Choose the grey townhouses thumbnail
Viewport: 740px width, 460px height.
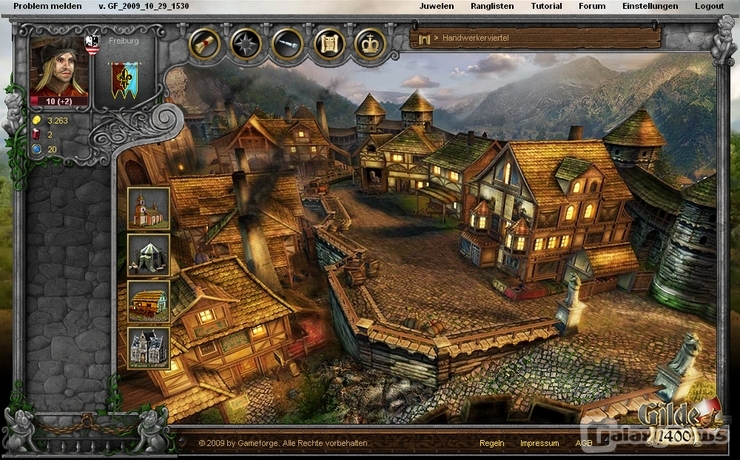pyautogui.click(x=148, y=347)
